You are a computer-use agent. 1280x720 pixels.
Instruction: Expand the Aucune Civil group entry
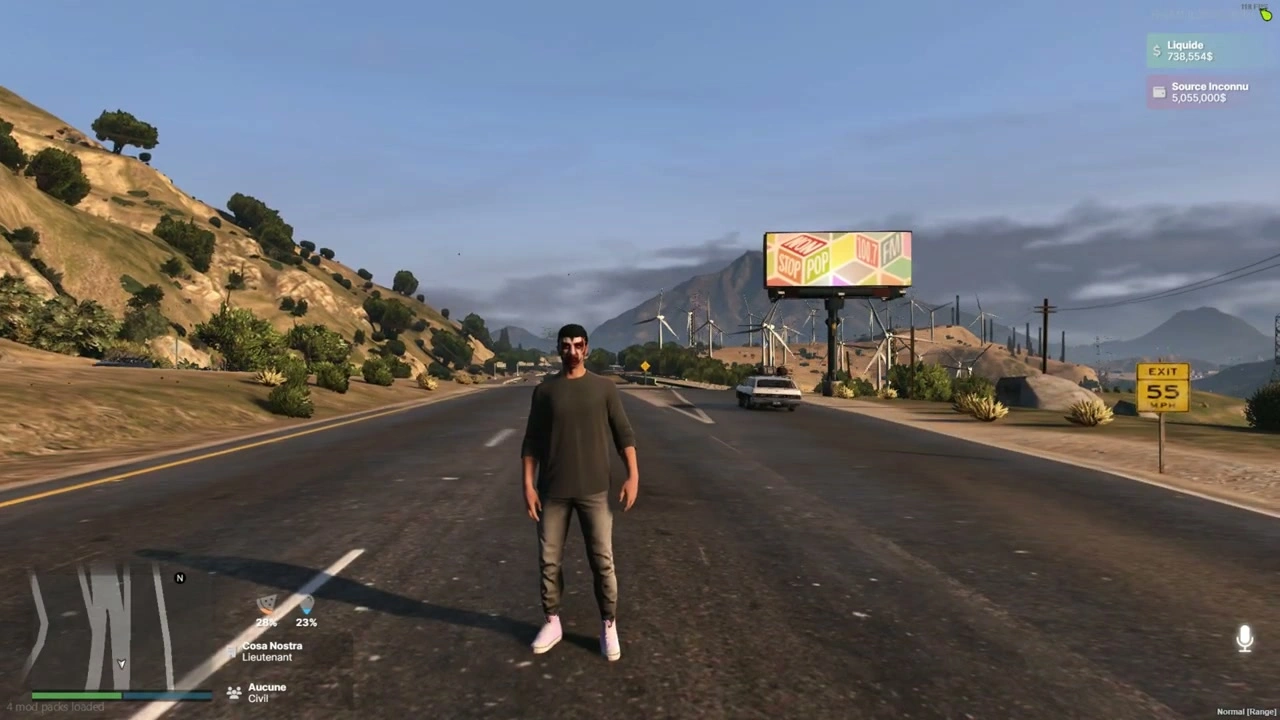click(x=266, y=692)
